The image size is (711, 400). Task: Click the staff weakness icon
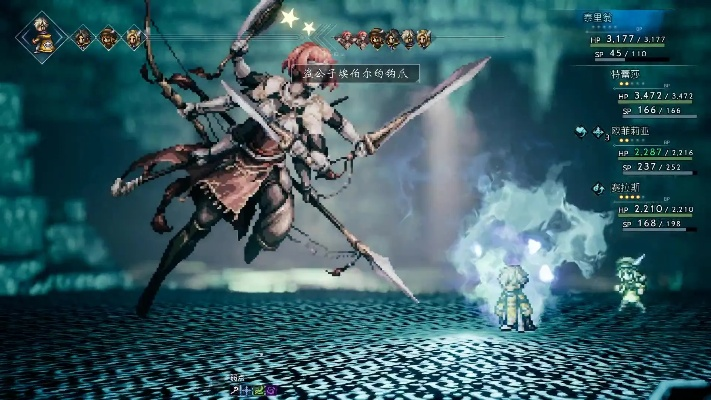tap(235, 390)
